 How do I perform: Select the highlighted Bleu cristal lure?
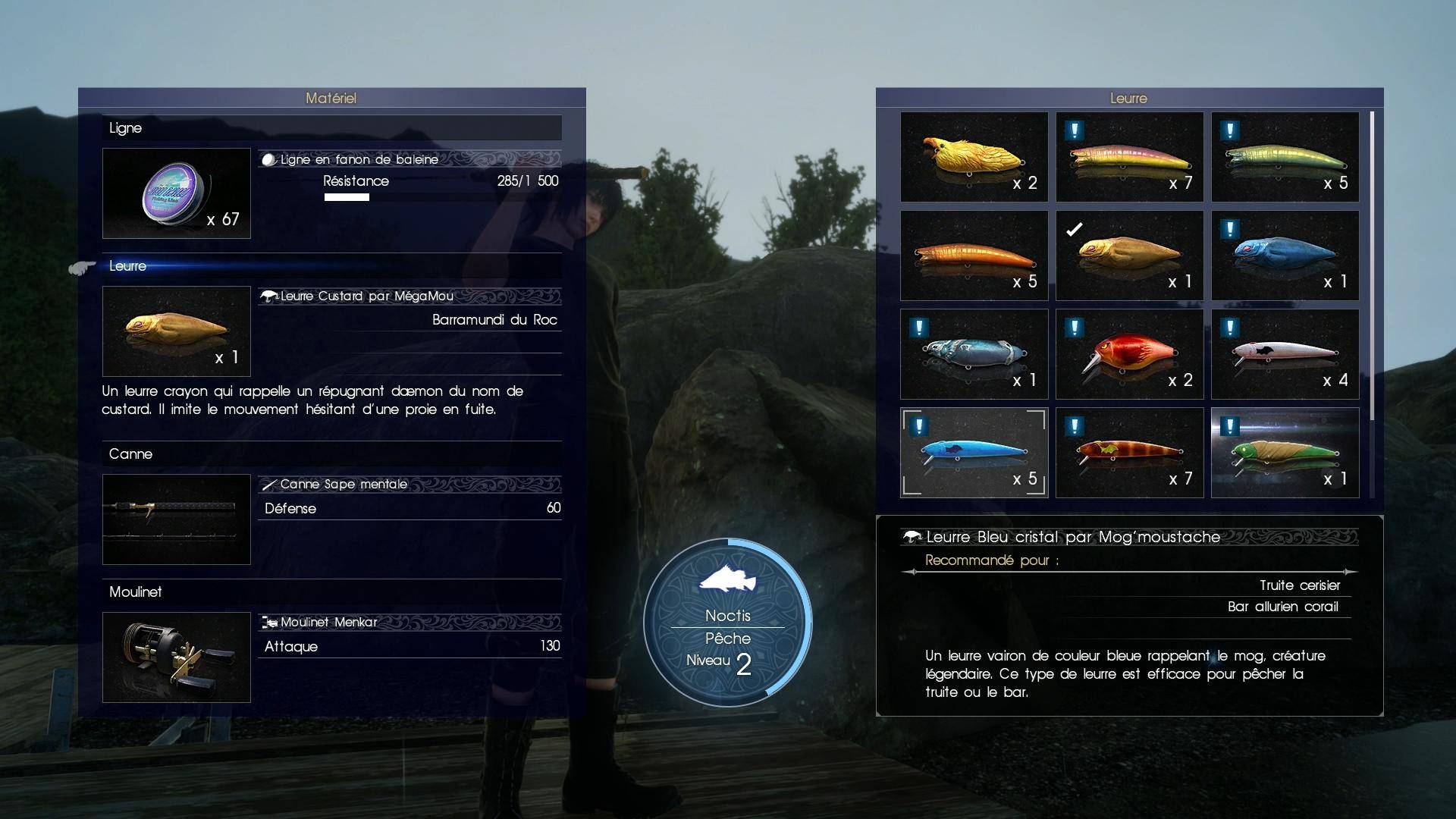(x=974, y=453)
